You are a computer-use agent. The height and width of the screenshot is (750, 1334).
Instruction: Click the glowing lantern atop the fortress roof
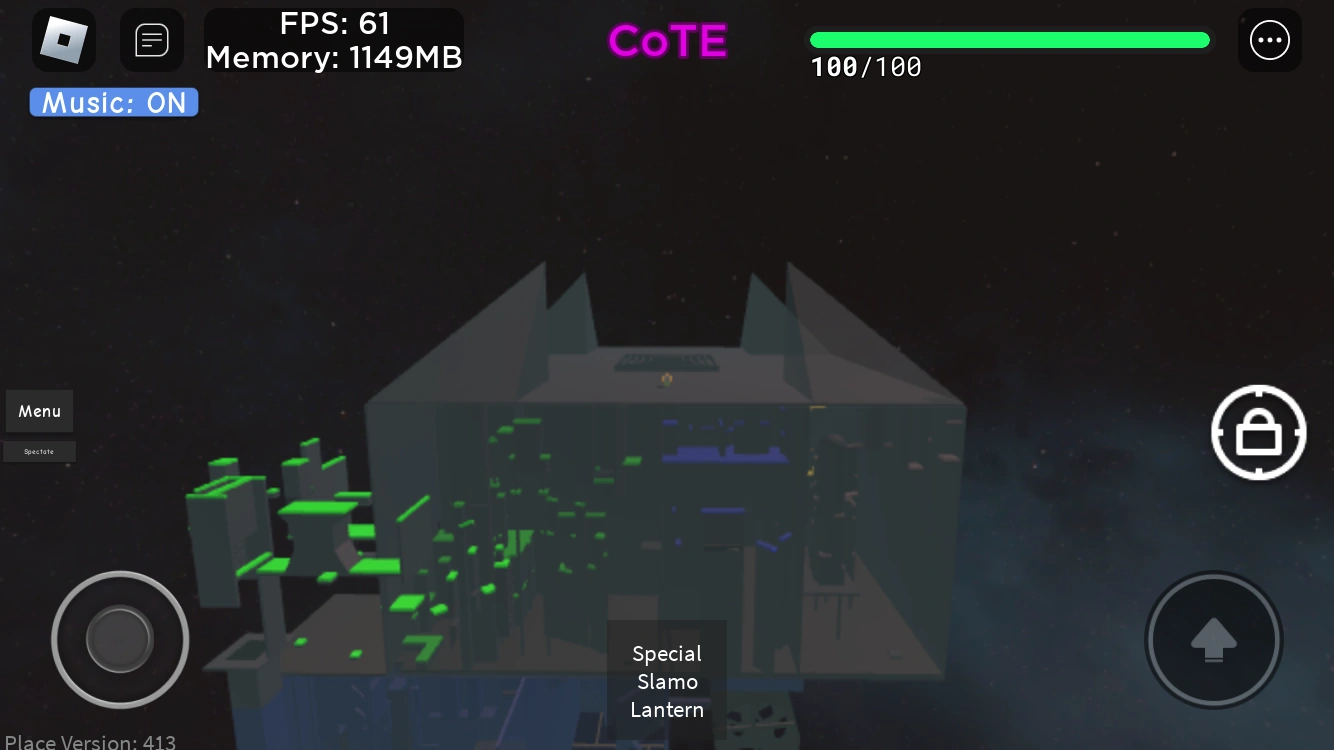point(666,378)
